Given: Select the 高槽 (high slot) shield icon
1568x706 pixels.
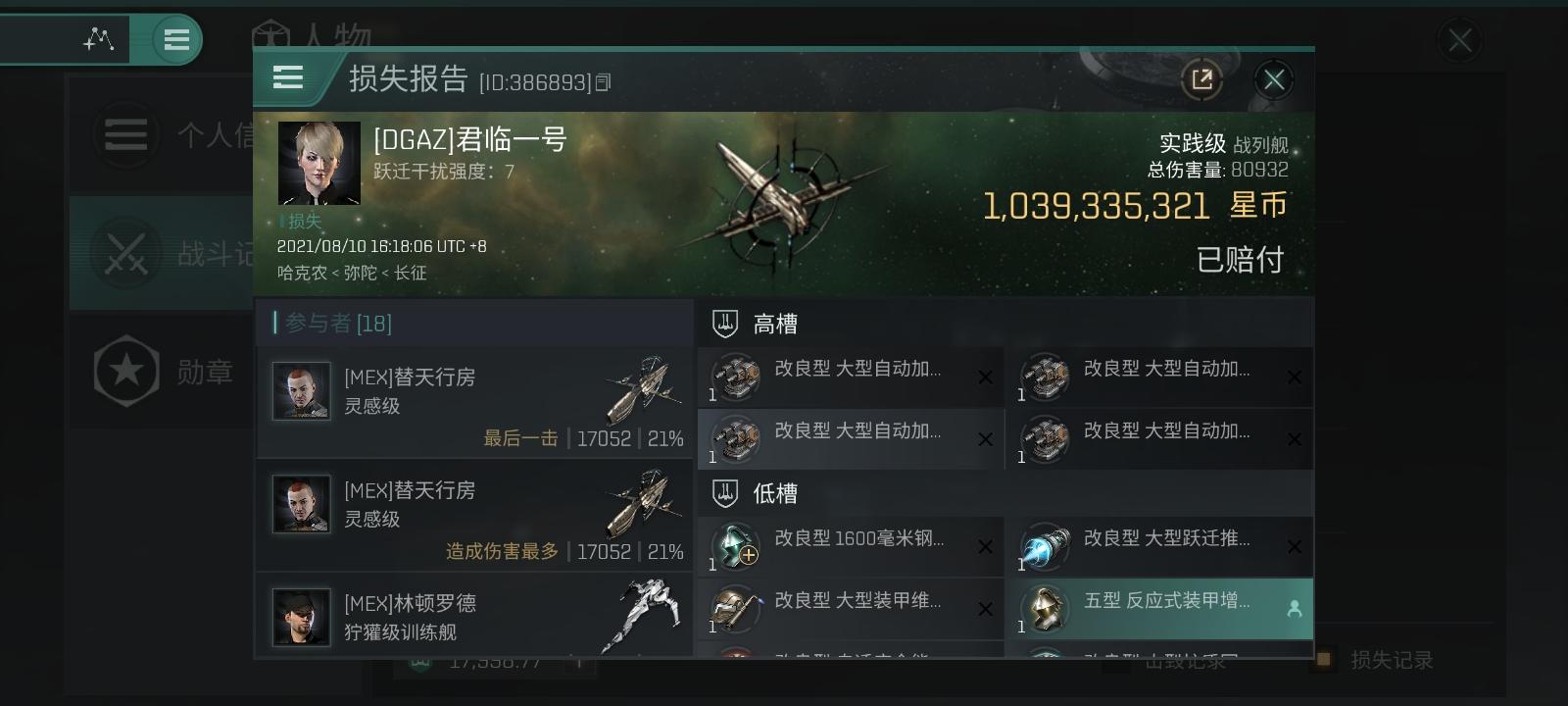Looking at the screenshot, I should pos(724,323).
